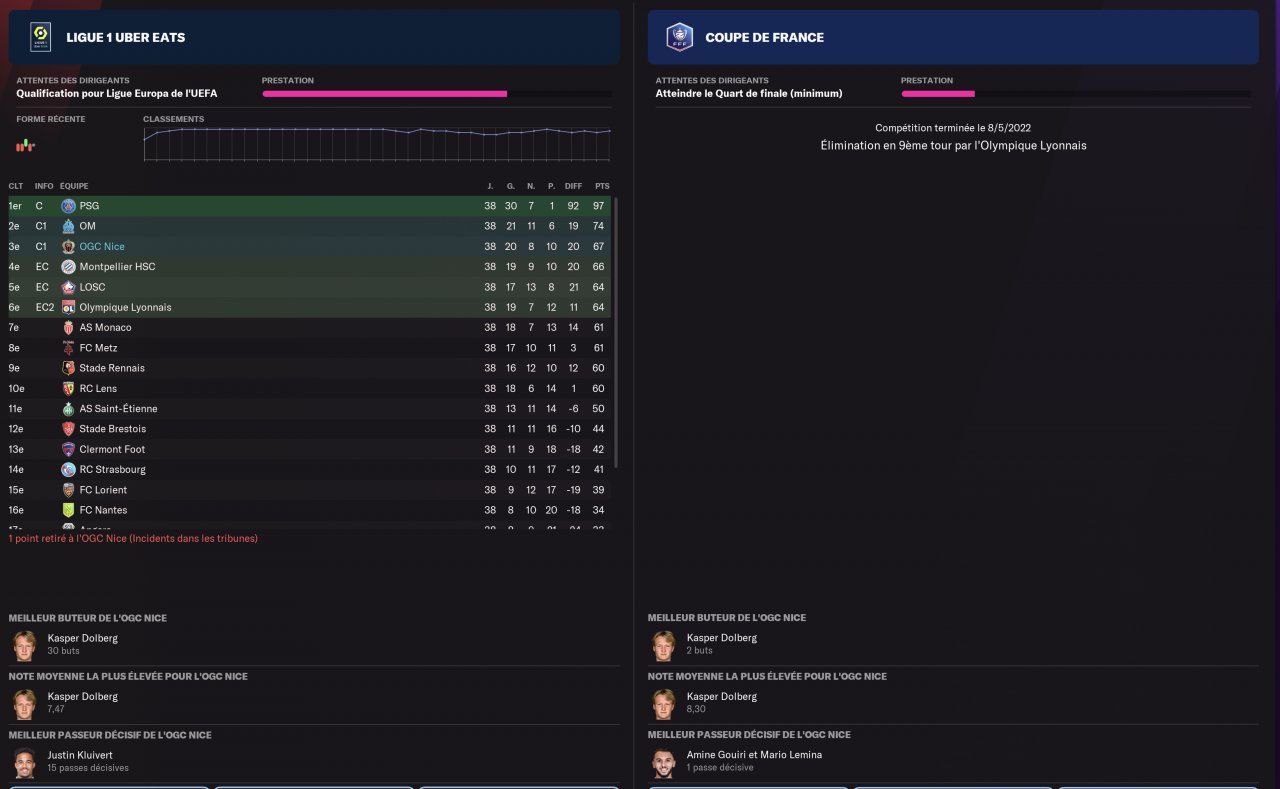Click the OGC Nice team link
This screenshot has width=1280, height=789.
[102, 247]
